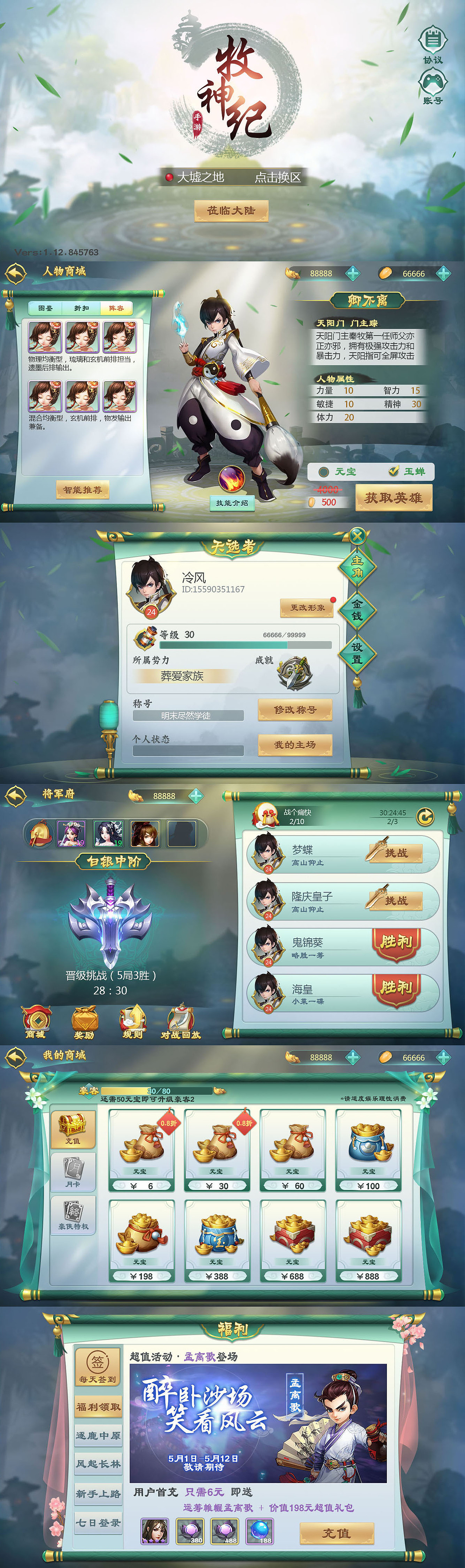Edit the 个人状态 status field
Viewport: 465px width, 1568px height.
[x=189, y=751]
